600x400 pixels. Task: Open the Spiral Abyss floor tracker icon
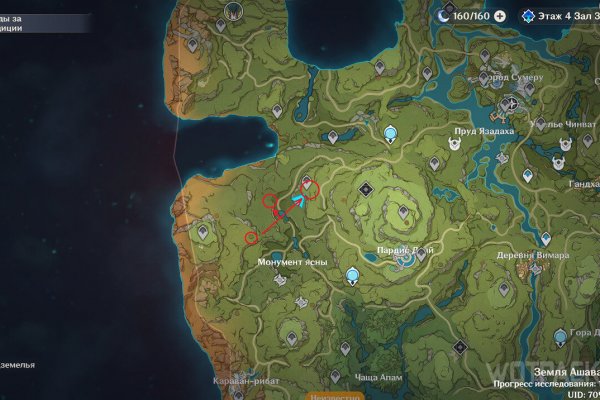(529, 17)
